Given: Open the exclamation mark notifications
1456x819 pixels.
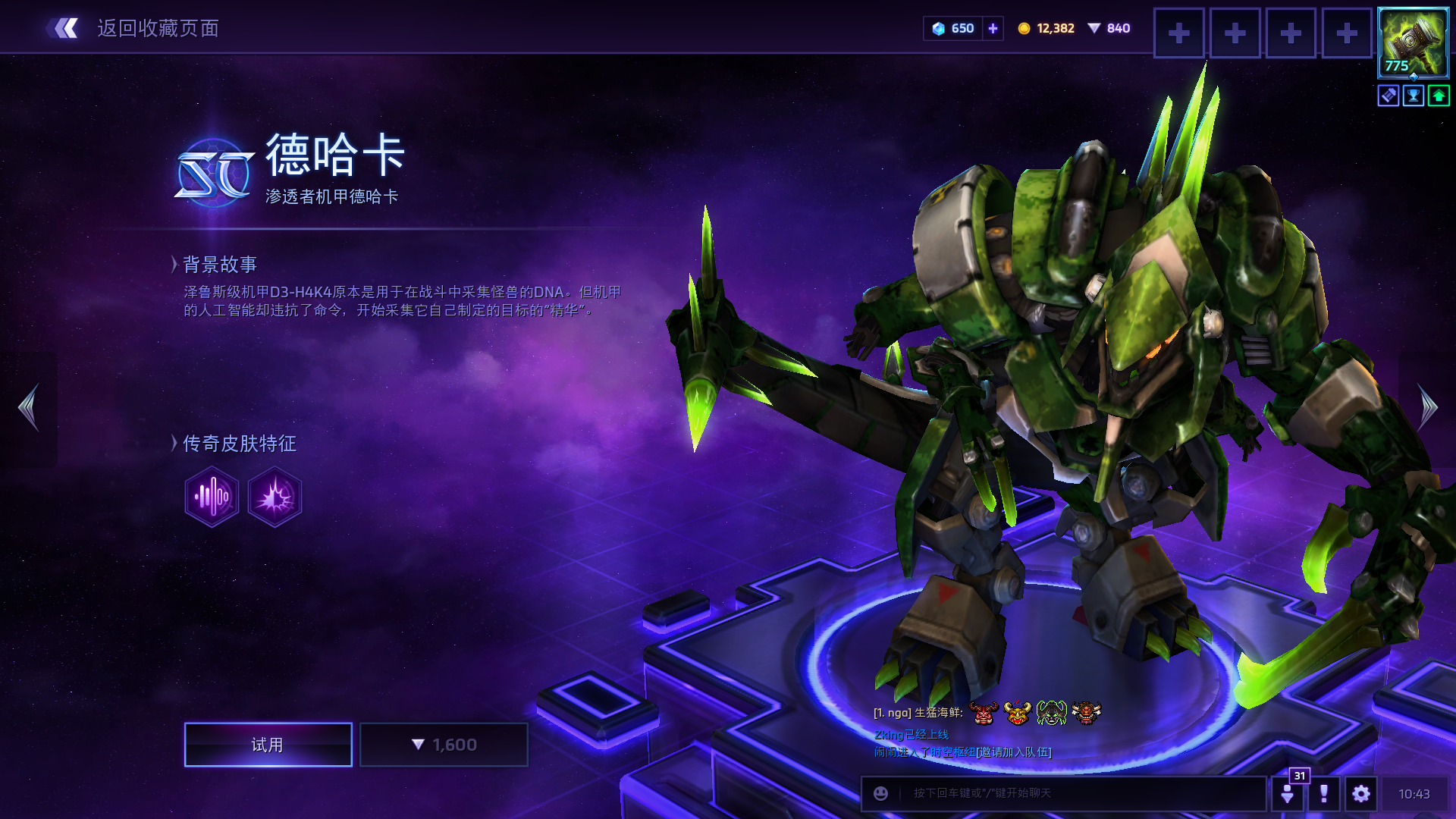Looking at the screenshot, I should click(1324, 793).
